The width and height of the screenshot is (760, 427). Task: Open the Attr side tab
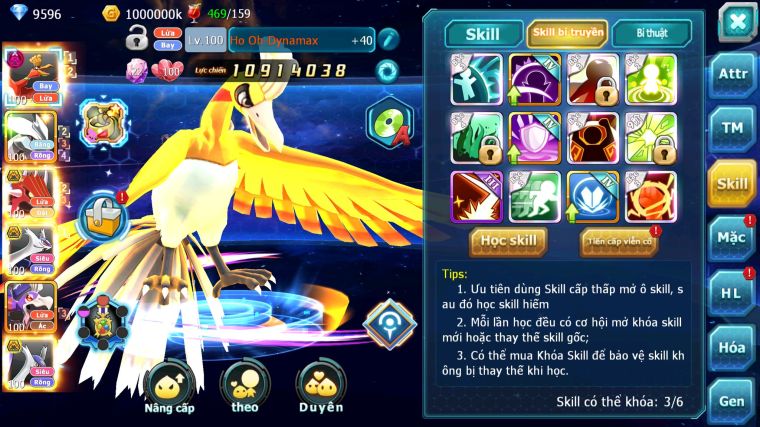[x=733, y=74]
